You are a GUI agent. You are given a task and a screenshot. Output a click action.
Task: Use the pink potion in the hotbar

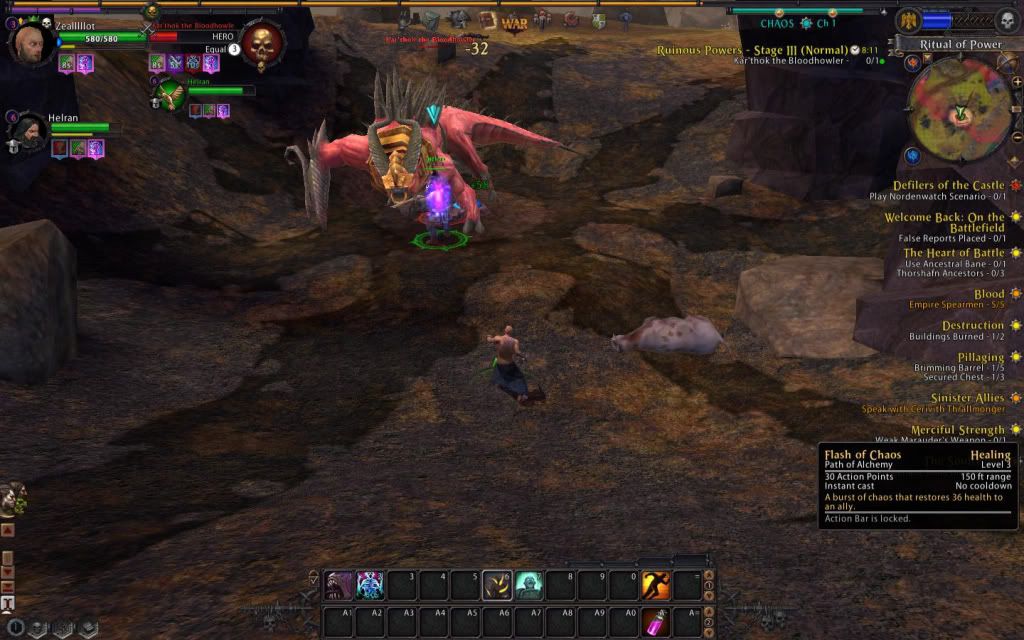[656, 621]
